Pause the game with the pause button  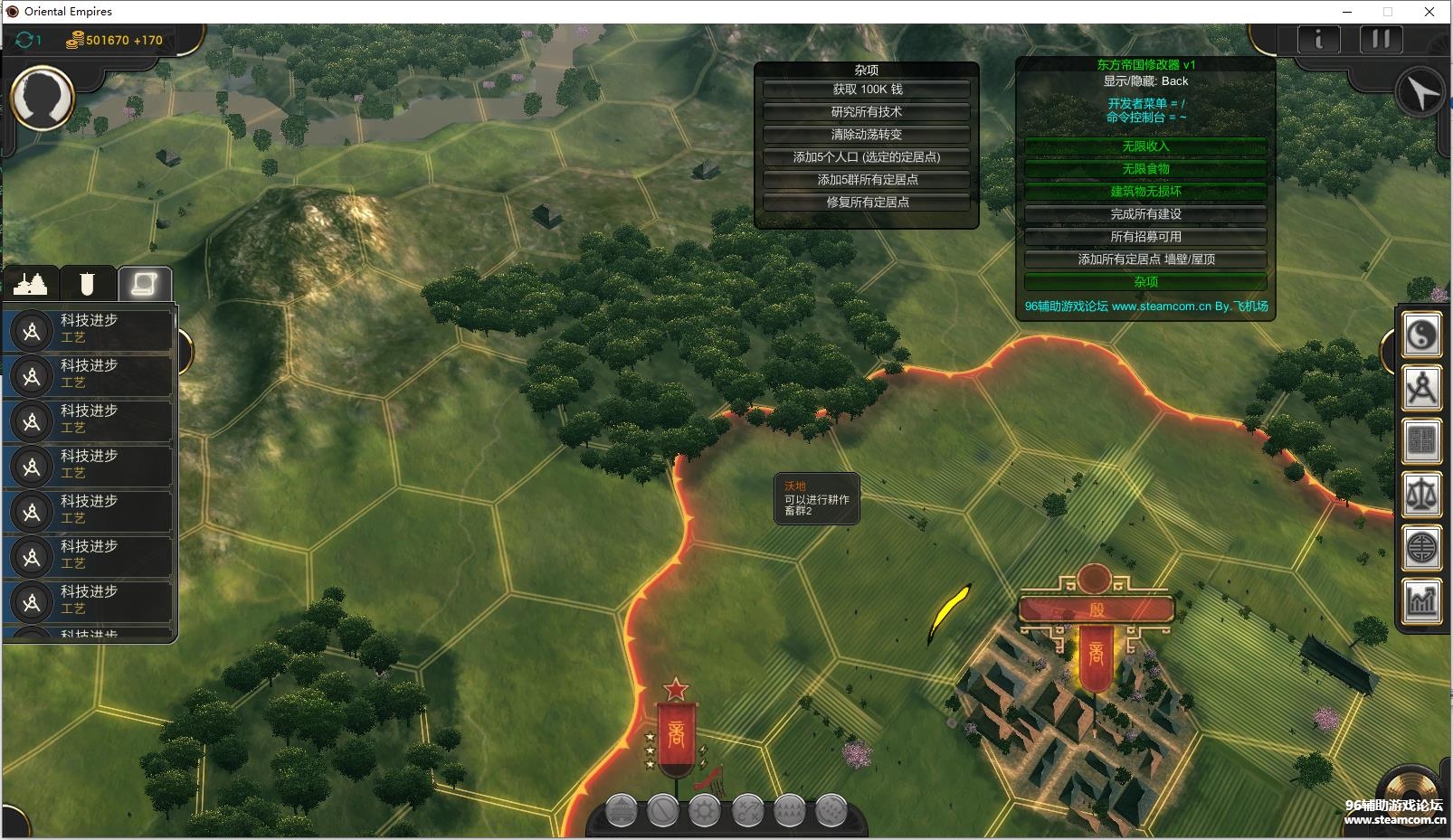pos(1381,40)
